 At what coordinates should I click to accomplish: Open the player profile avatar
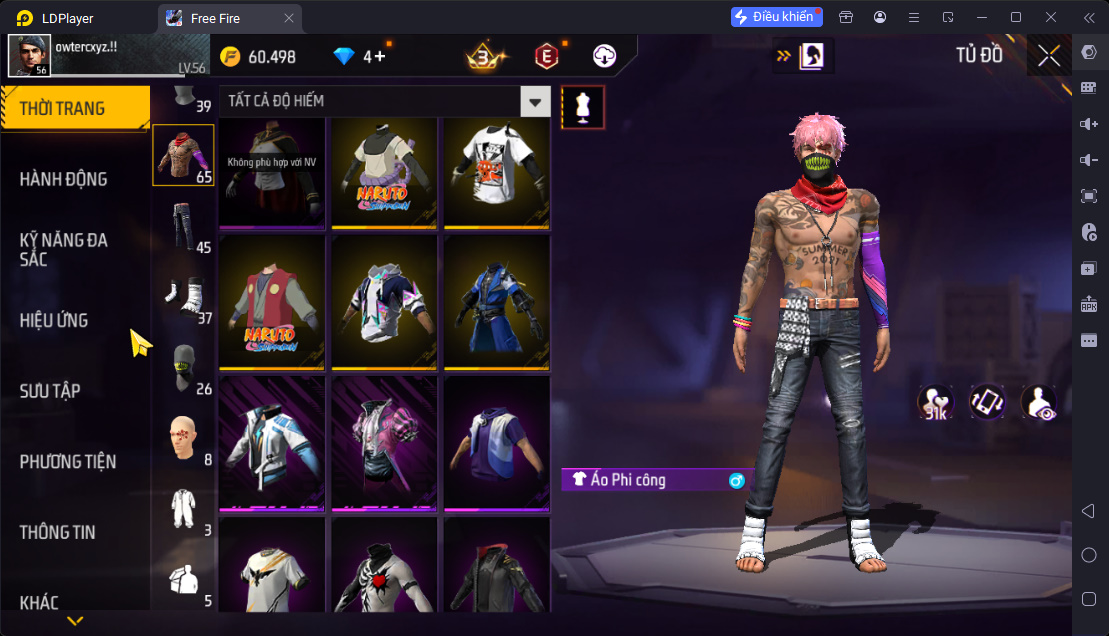(x=29, y=56)
